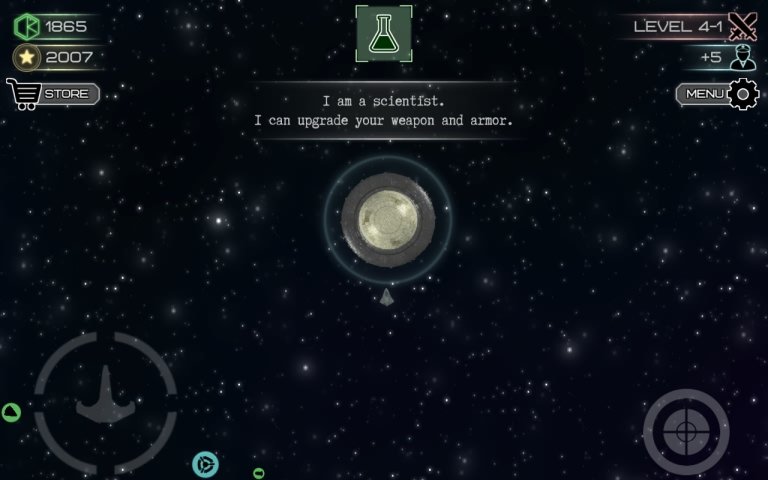This screenshot has height=480, width=768.
Task: Select the scientist flask icon
Action: tap(384, 33)
